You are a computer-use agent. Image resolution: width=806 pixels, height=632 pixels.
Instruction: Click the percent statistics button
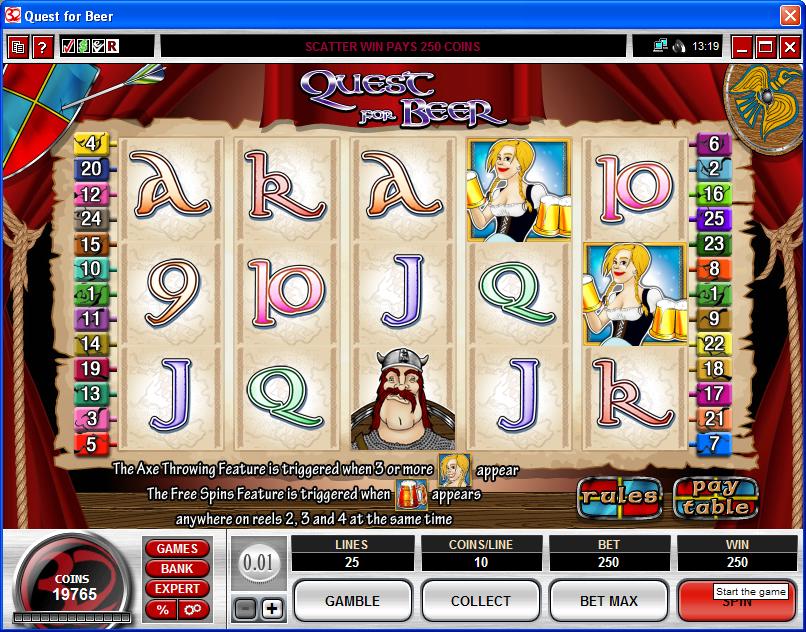pyautogui.click(x=162, y=609)
